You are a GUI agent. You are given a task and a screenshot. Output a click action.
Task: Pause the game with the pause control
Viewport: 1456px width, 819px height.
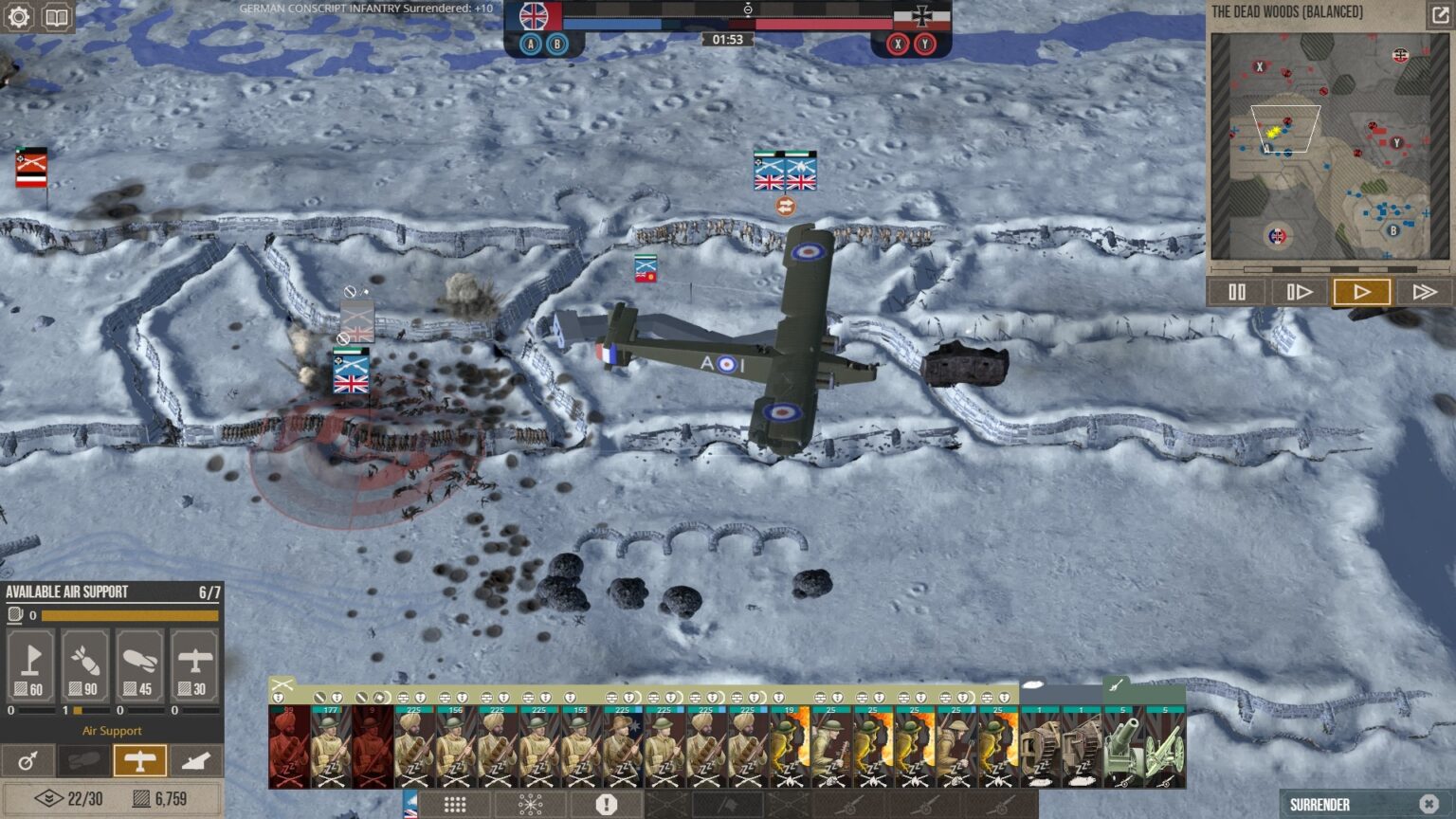(1236, 292)
